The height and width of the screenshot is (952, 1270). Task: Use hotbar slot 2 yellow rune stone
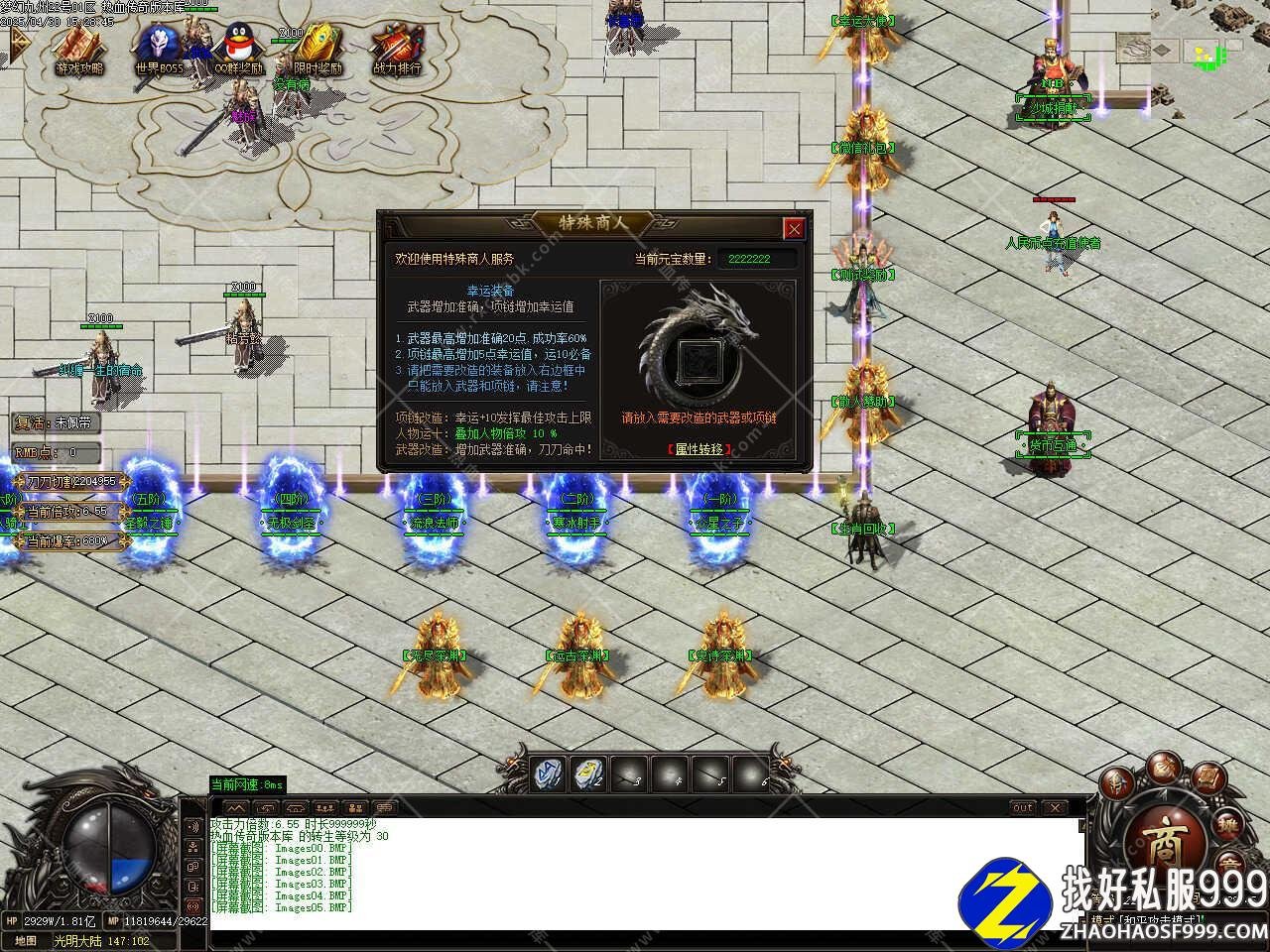pyautogui.click(x=588, y=773)
